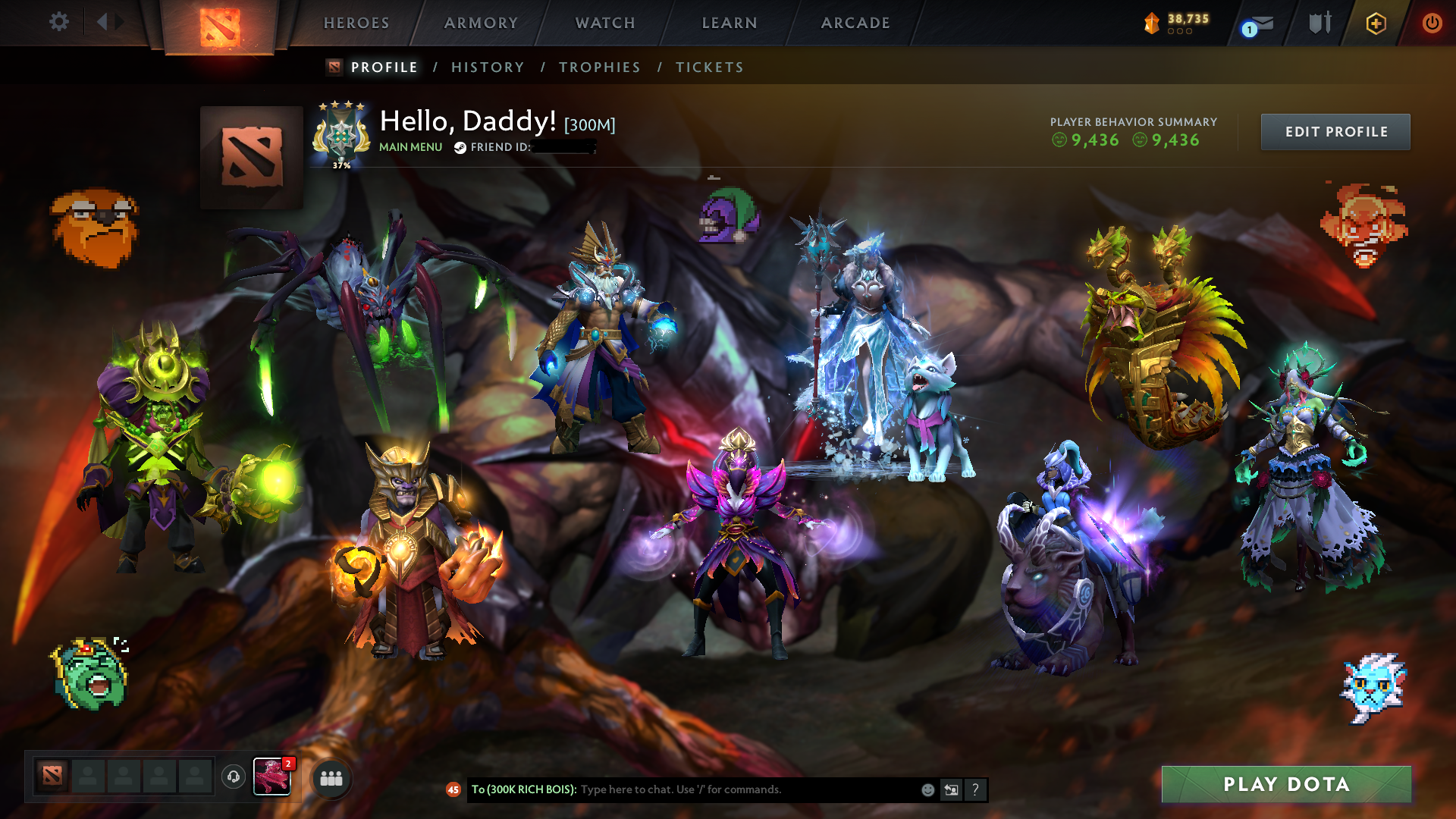Switch to the TROPHIES tab
Screen dimensions: 1456x819
tap(599, 67)
